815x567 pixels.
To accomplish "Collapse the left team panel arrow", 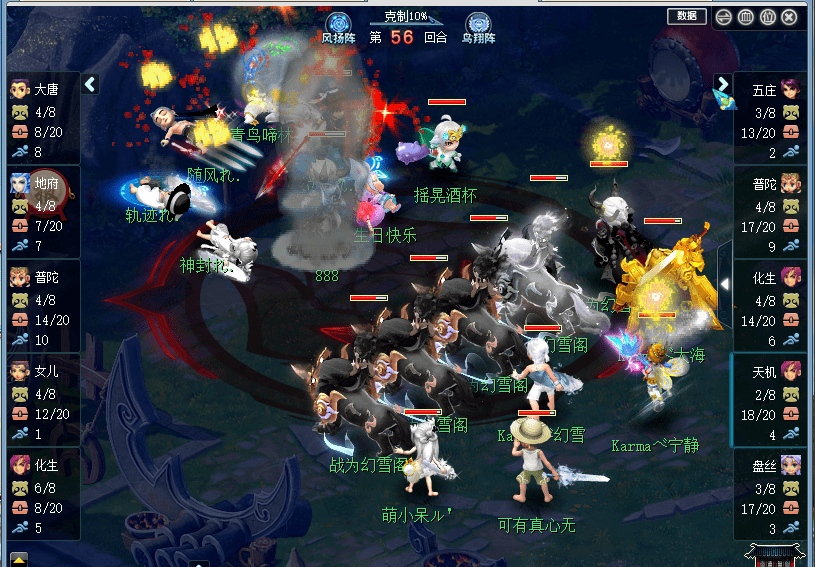I will pyautogui.click(x=90, y=84).
